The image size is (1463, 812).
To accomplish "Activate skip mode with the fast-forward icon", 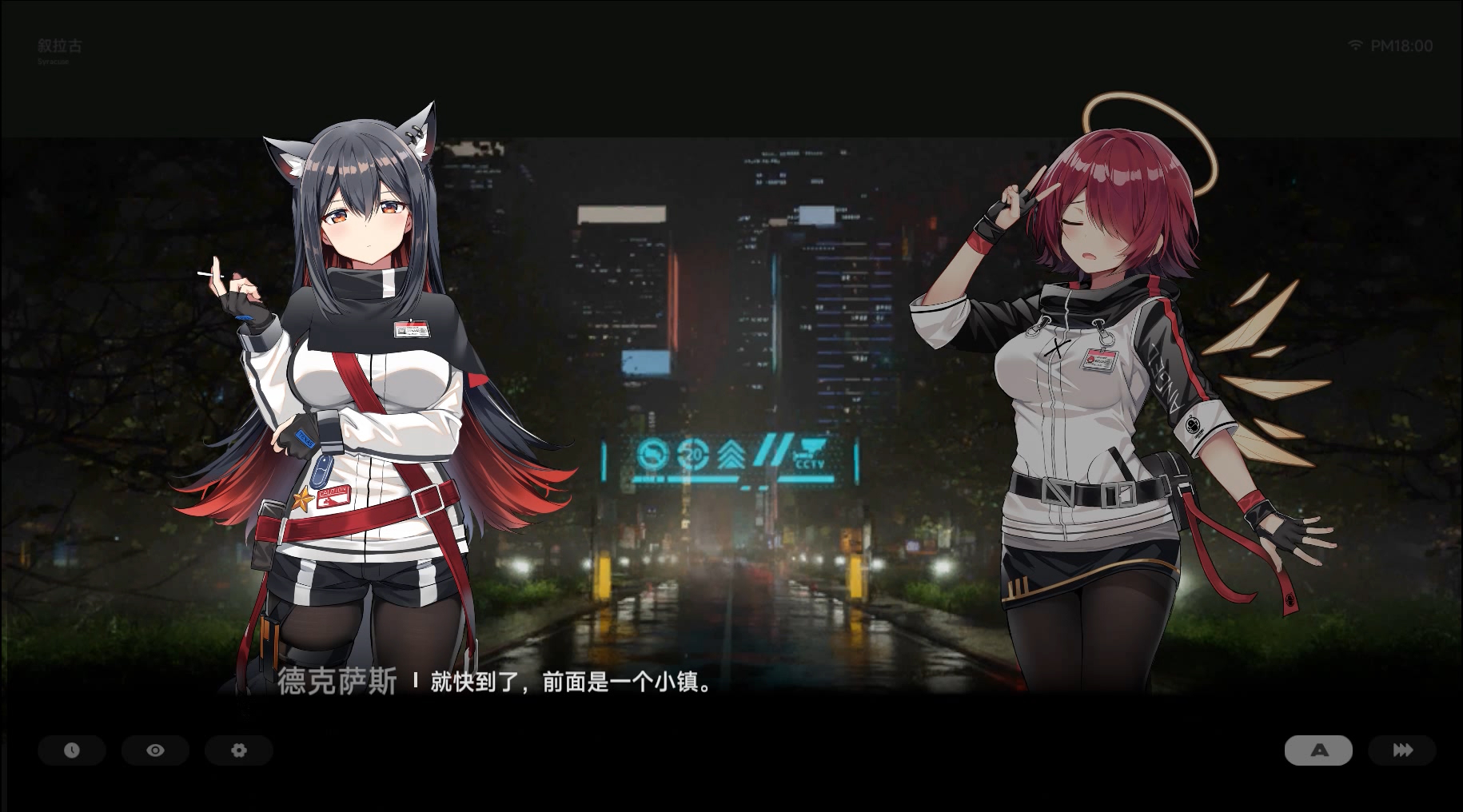I will [1401, 750].
